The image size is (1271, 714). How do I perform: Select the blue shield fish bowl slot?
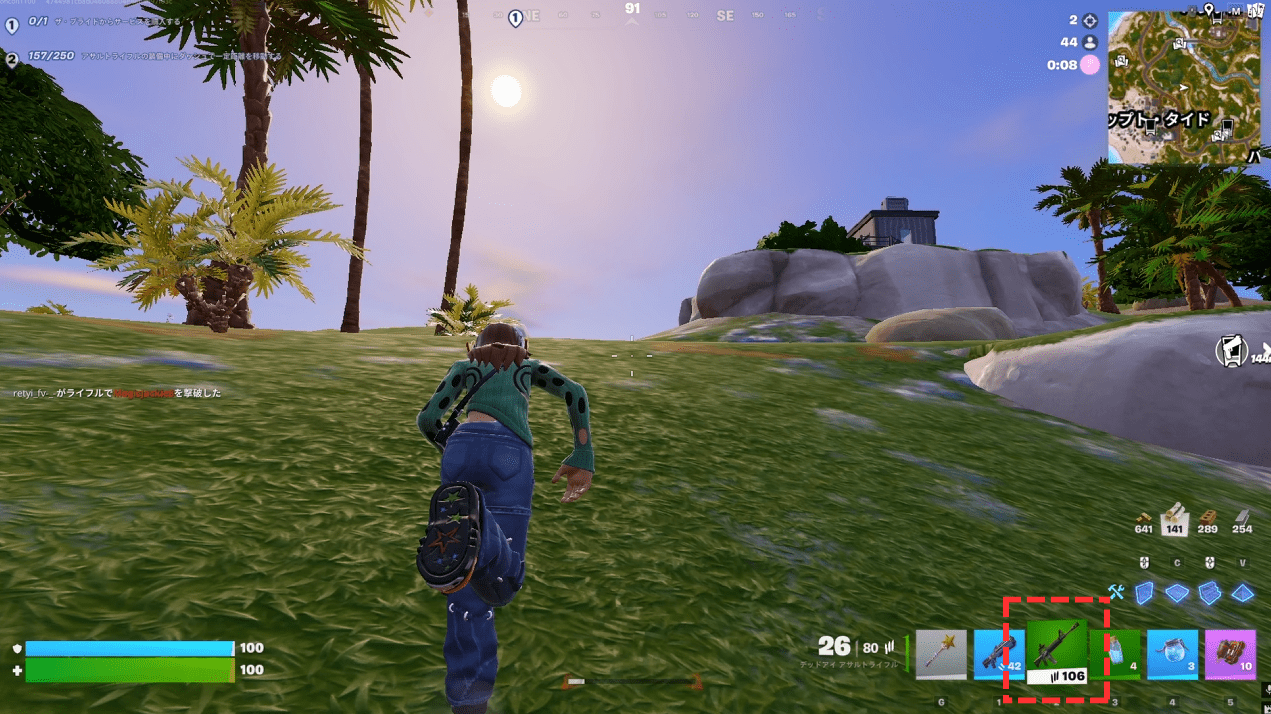click(1172, 655)
